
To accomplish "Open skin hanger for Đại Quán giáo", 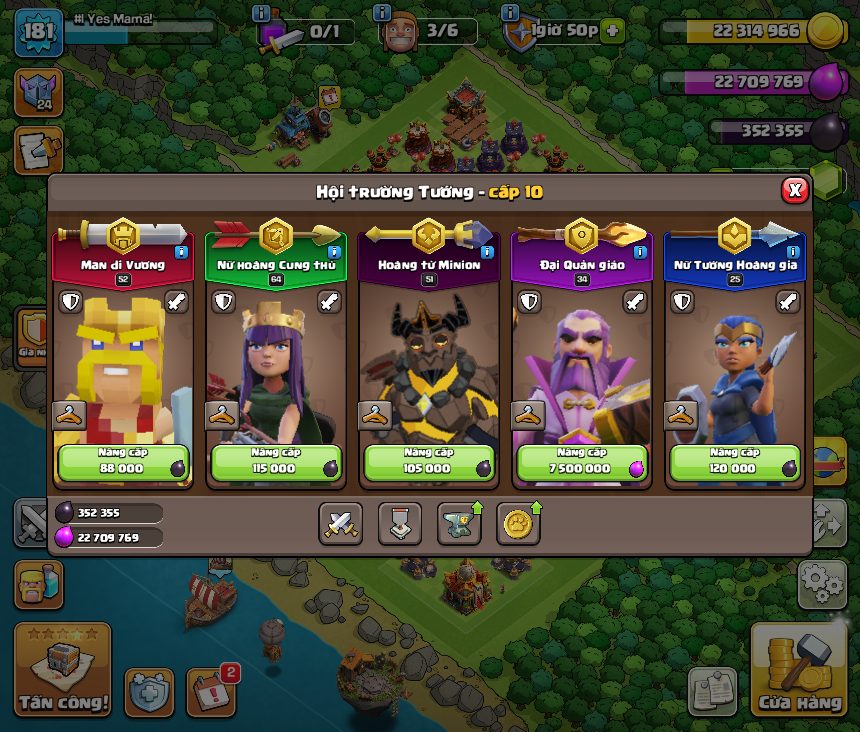I will 526,415.
